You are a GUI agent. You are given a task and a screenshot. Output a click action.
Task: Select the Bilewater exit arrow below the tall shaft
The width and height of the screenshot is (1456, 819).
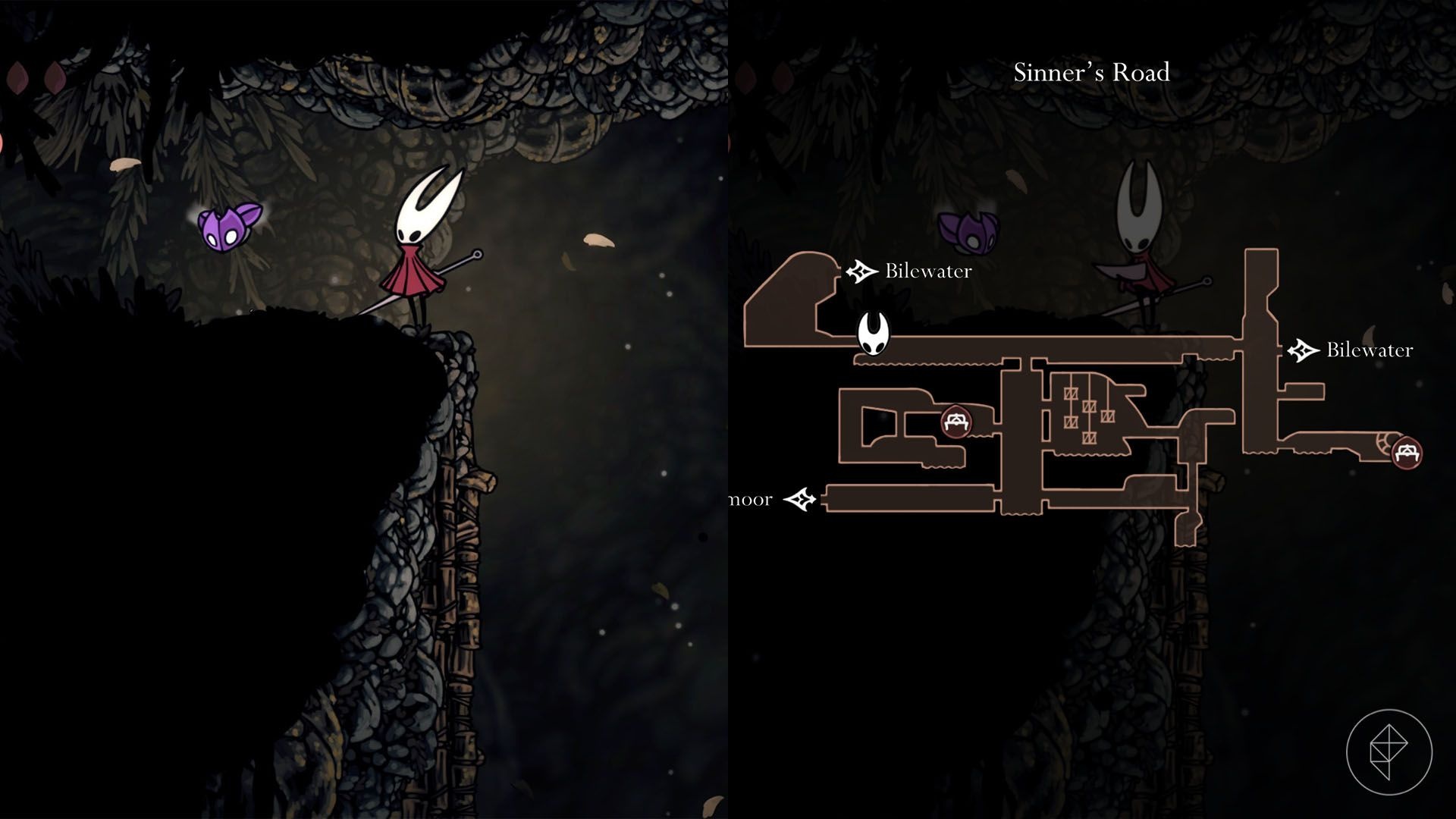tap(1303, 350)
